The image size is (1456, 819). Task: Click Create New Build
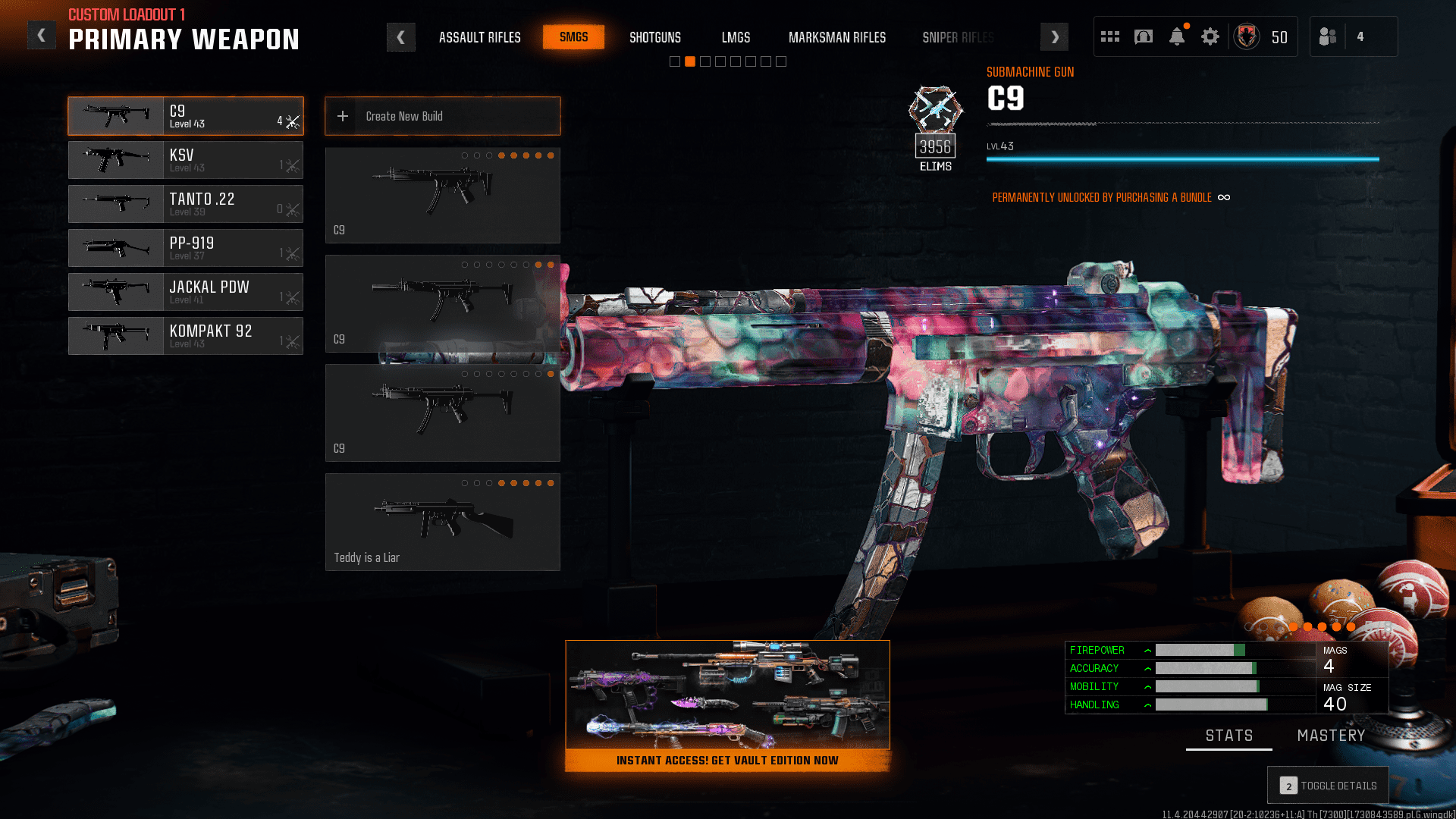(442, 116)
